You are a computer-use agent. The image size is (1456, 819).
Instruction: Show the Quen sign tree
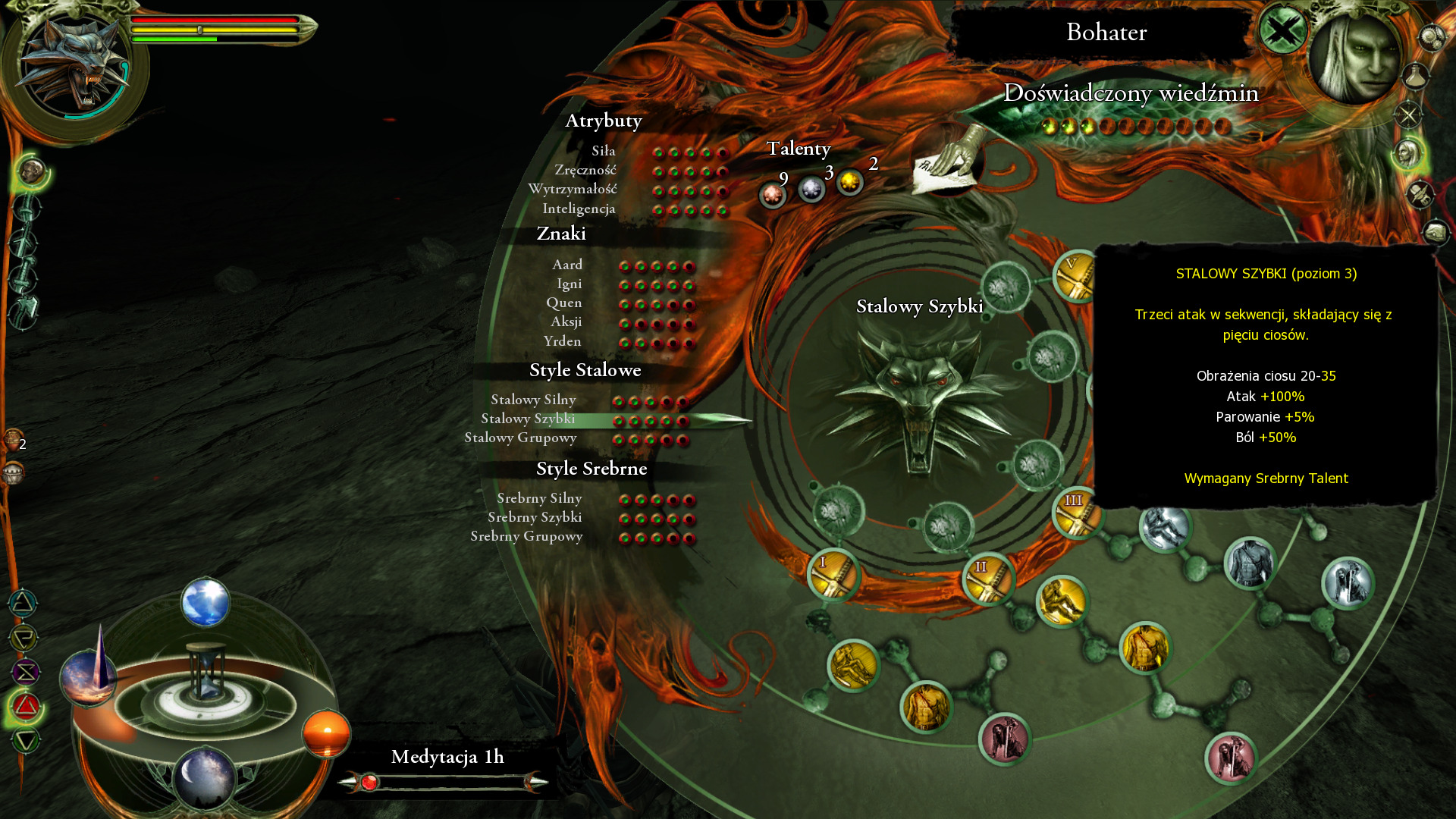click(x=564, y=303)
